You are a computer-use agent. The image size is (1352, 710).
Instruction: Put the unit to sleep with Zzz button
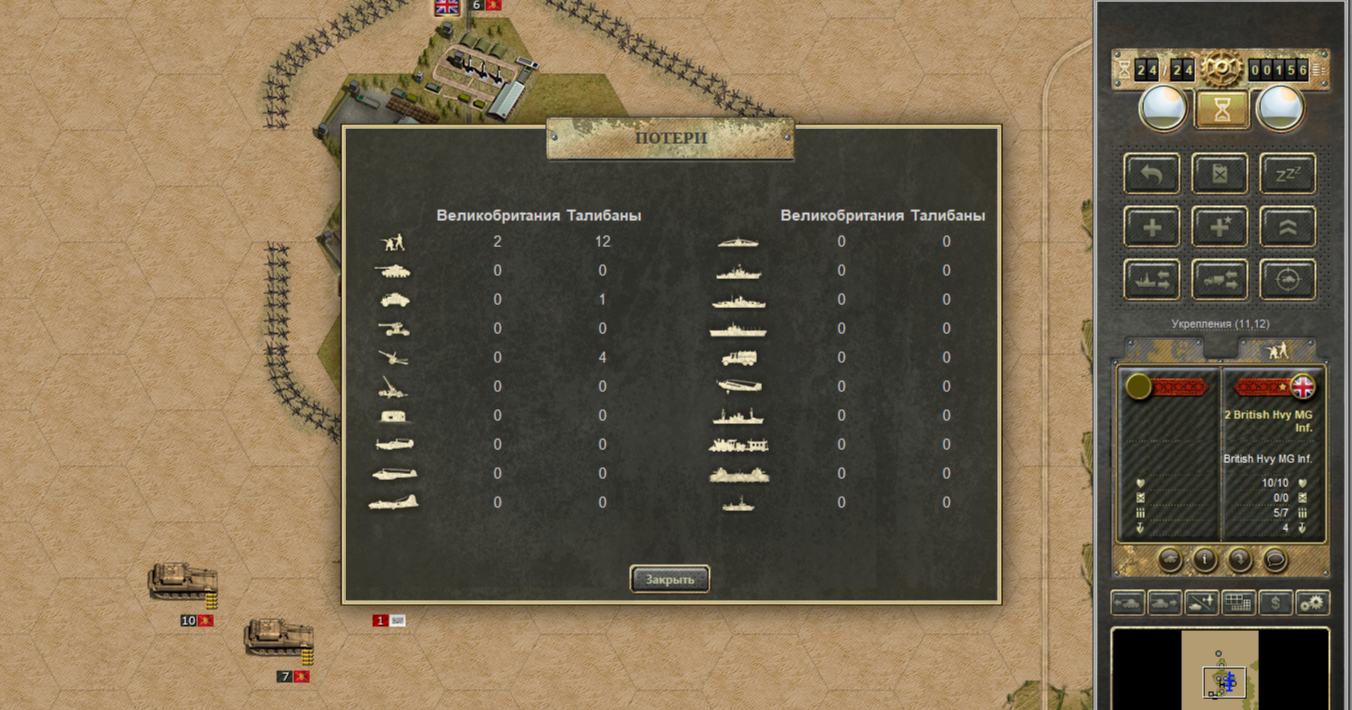click(x=1287, y=174)
